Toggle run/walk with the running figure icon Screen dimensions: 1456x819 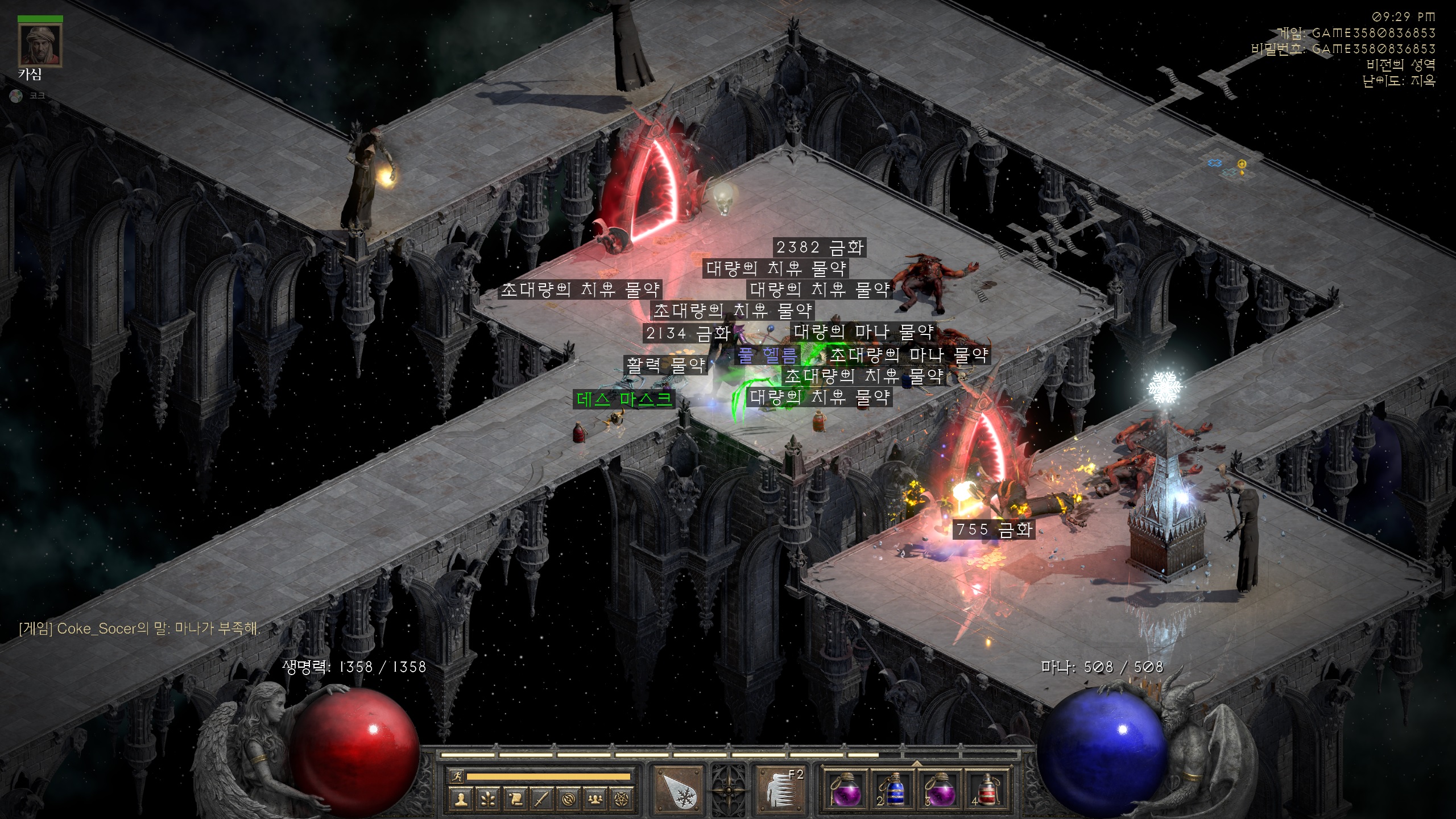pyautogui.click(x=456, y=776)
